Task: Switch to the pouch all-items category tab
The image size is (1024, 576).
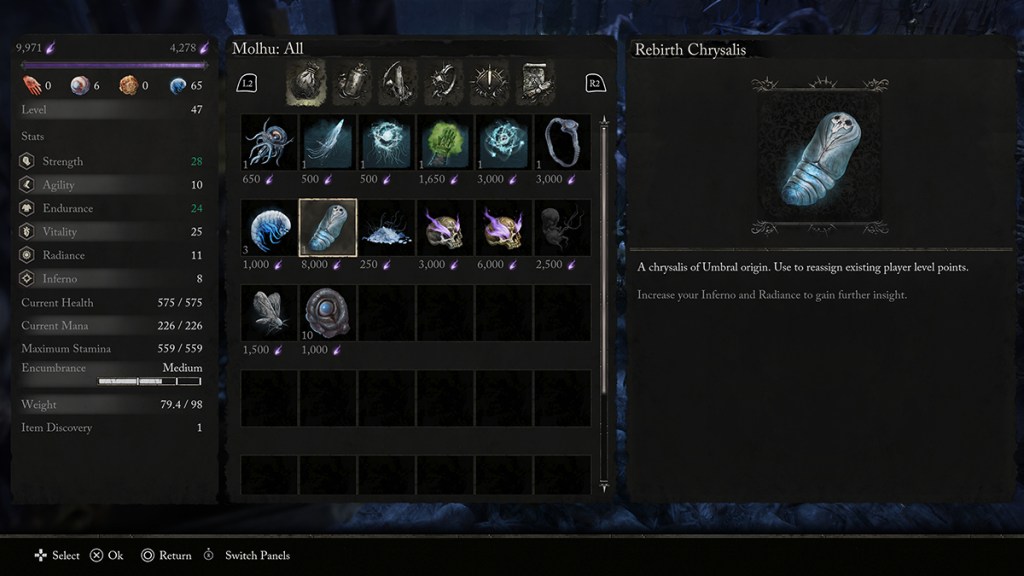Action: click(306, 83)
